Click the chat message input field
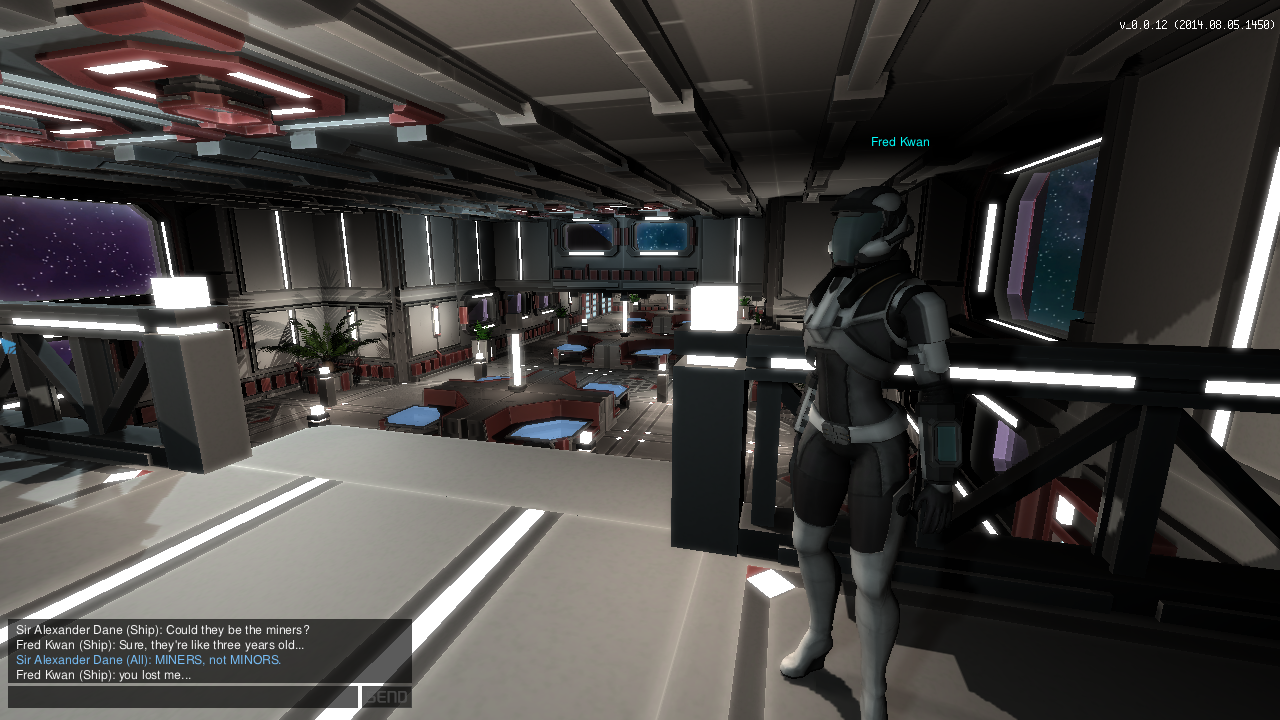The width and height of the screenshot is (1280, 720). (x=183, y=697)
